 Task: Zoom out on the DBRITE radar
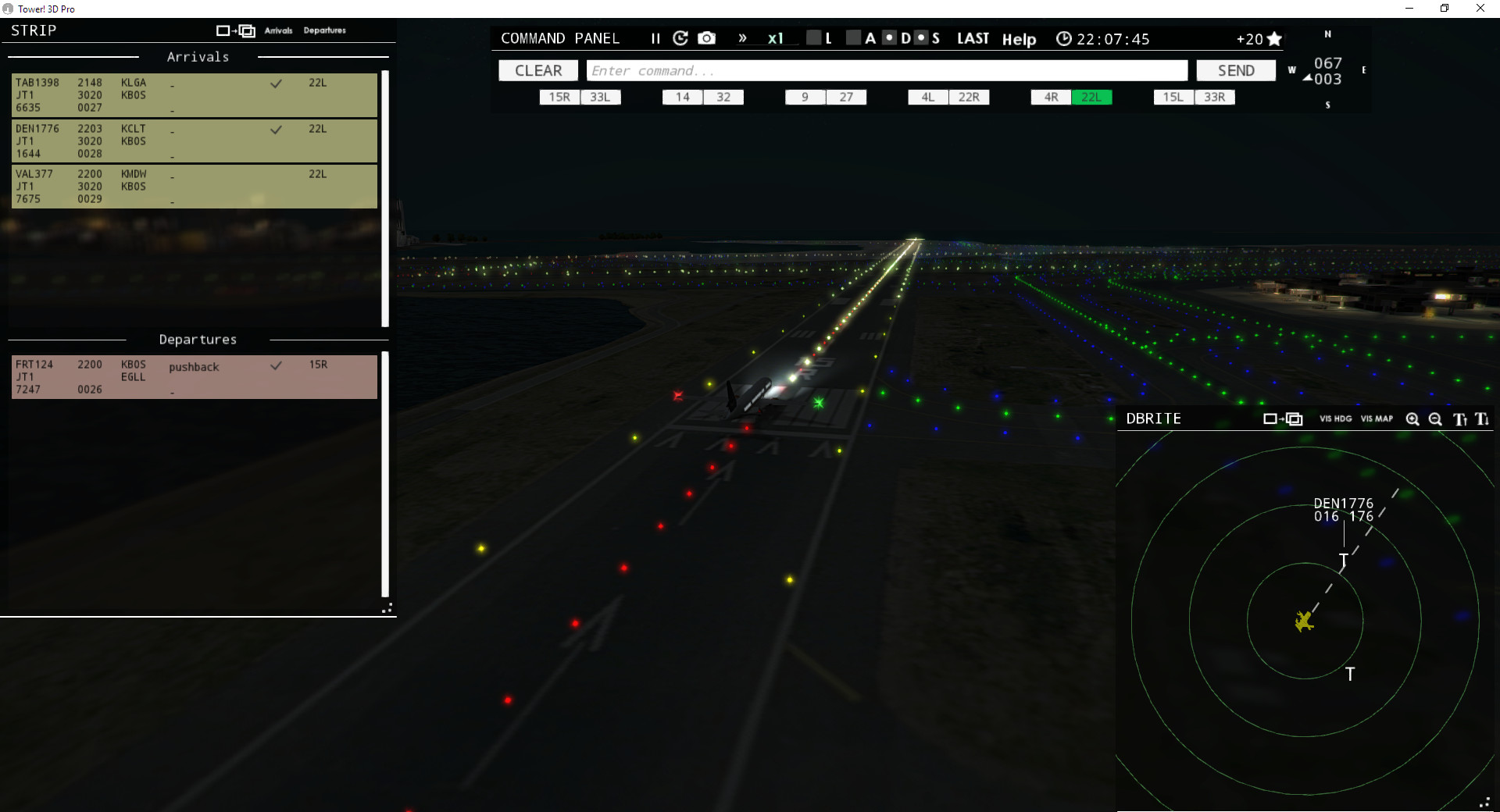(x=1435, y=419)
